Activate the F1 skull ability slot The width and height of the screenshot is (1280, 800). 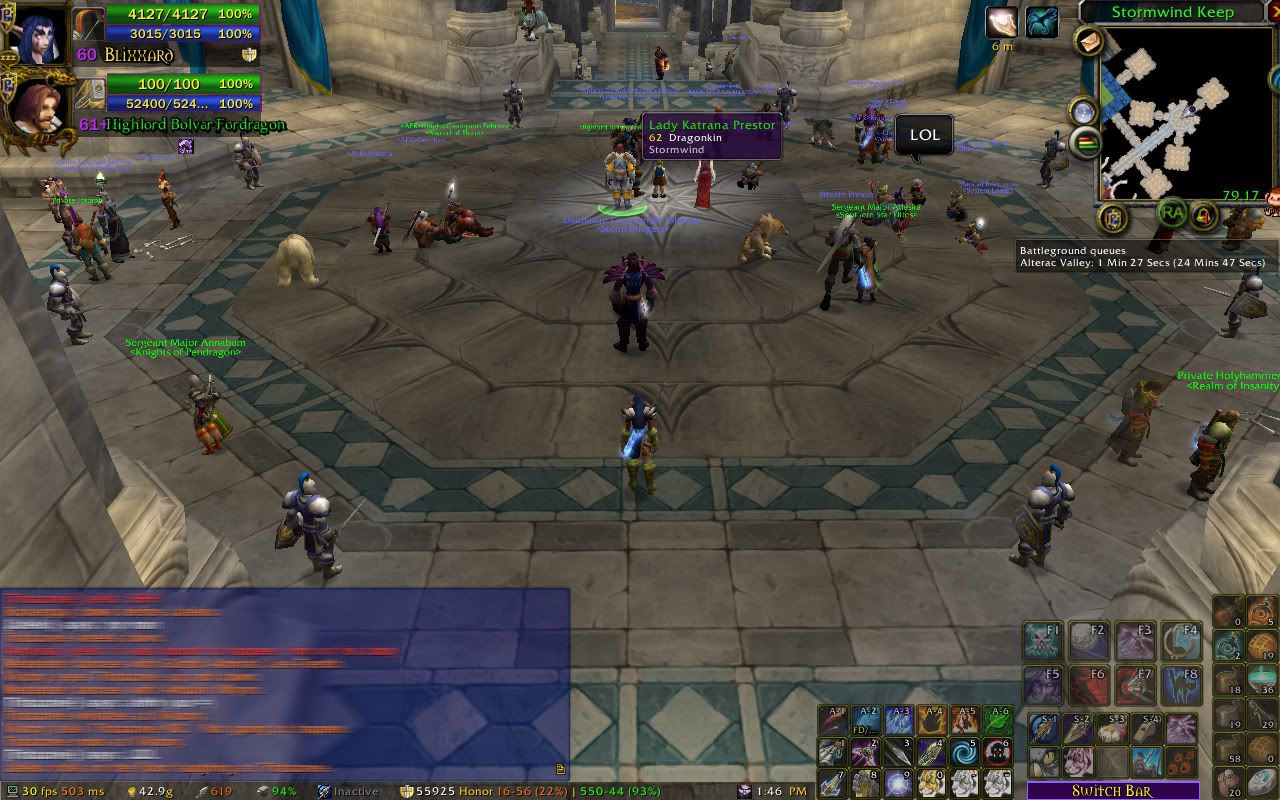pyautogui.click(x=1042, y=642)
